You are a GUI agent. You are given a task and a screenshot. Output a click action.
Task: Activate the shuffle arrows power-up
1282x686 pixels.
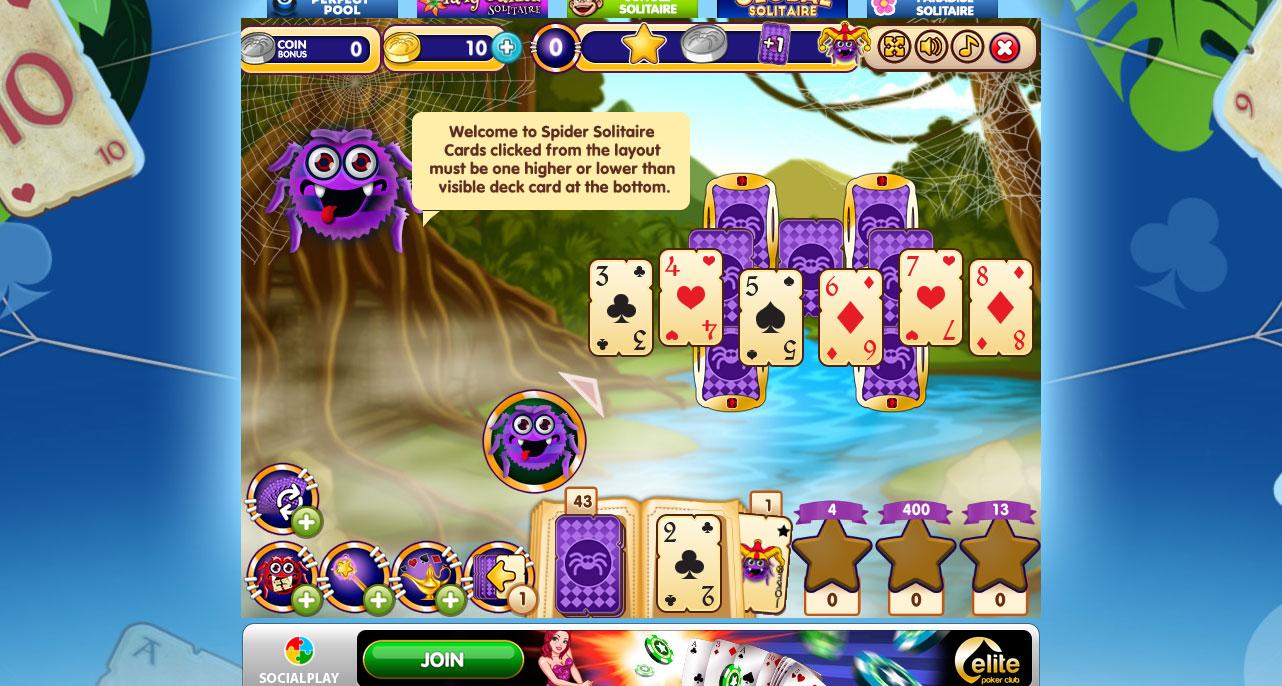click(x=281, y=497)
